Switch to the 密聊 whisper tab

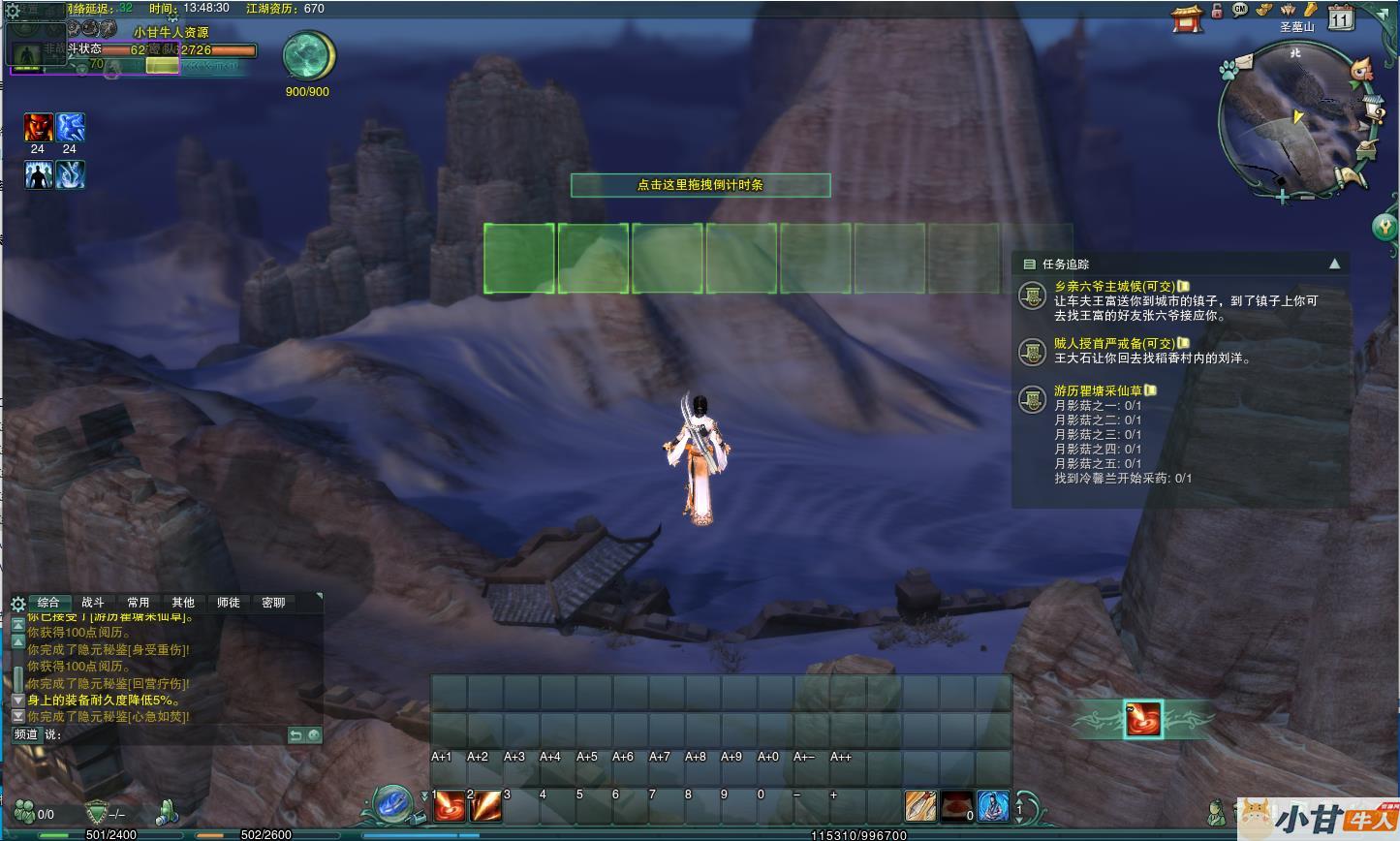point(274,603)
